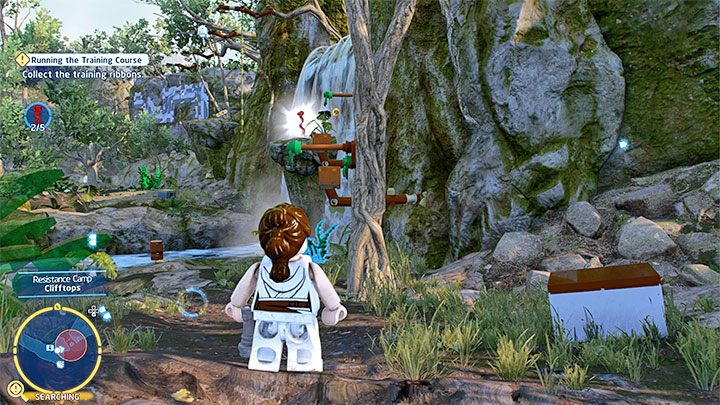Open the Running the Training Course objective
720x405 pixels.
click(88, 60)
